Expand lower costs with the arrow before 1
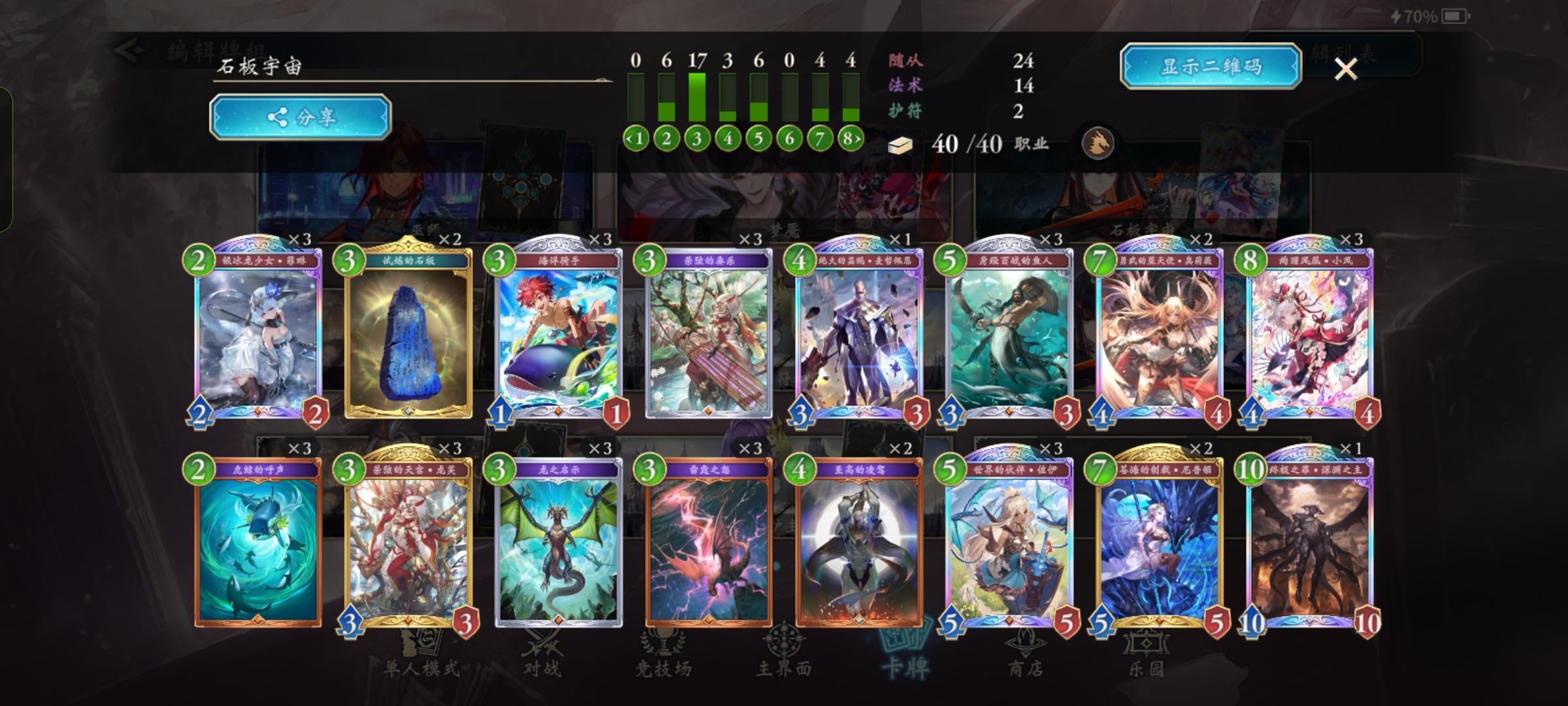 coord(629,138)
